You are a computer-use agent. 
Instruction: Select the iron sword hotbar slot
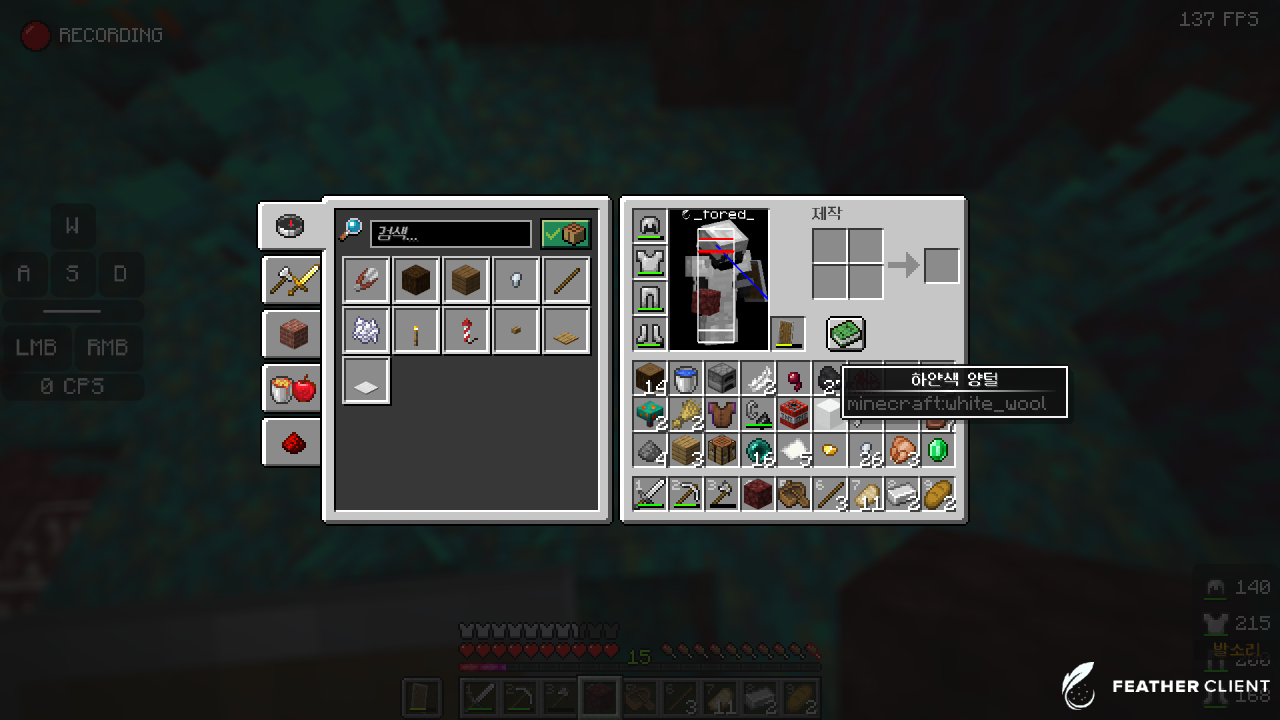(650, 494)
